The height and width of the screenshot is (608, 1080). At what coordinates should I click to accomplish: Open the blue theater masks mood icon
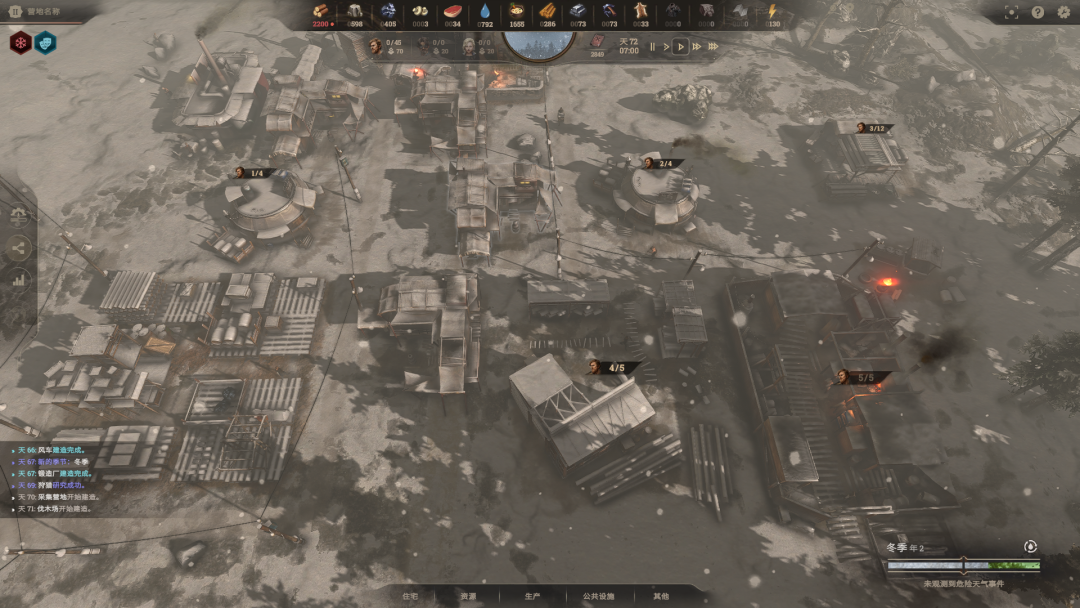pos(45,43)
